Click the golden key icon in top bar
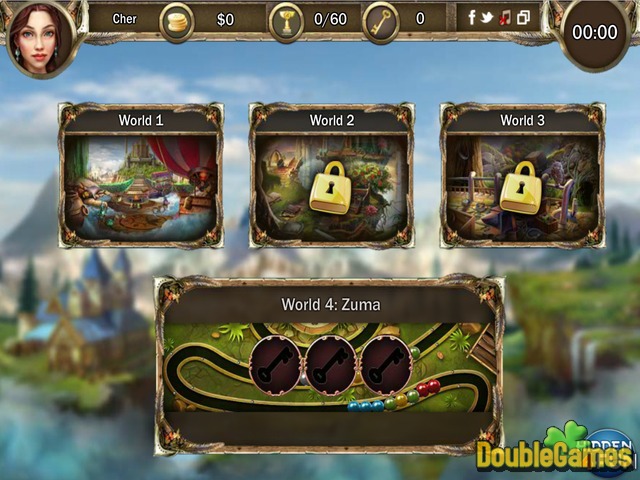The image size is (640, 480). (x=380, y=21)
